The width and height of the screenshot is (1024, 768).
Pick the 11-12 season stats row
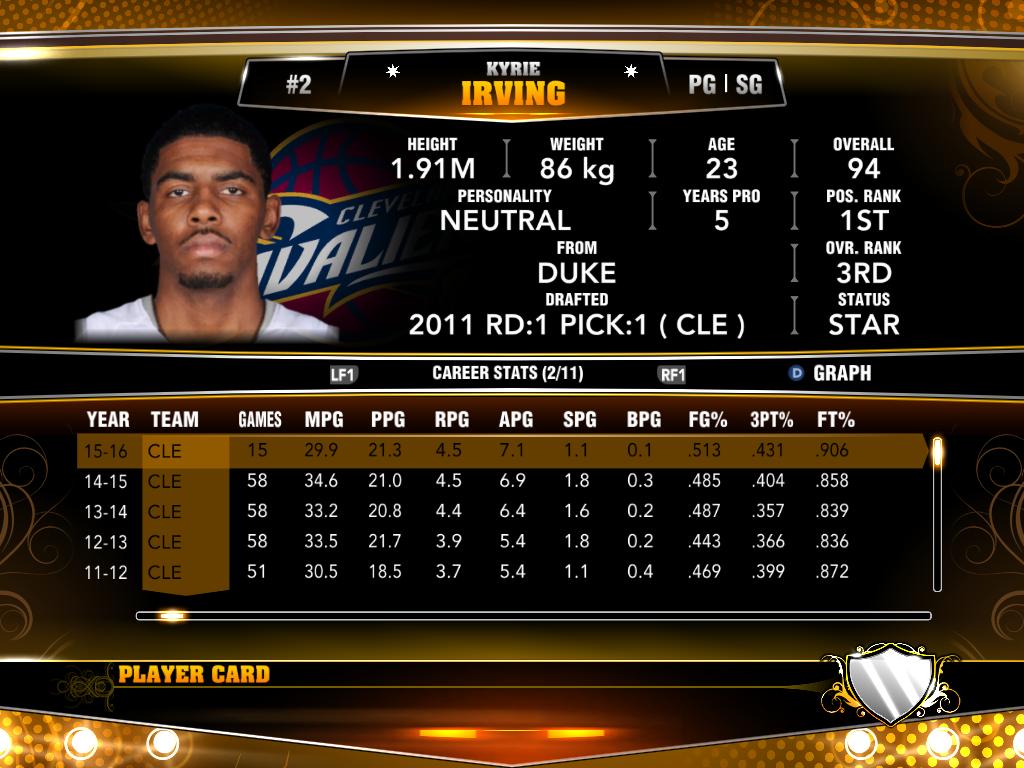[500, 572]
